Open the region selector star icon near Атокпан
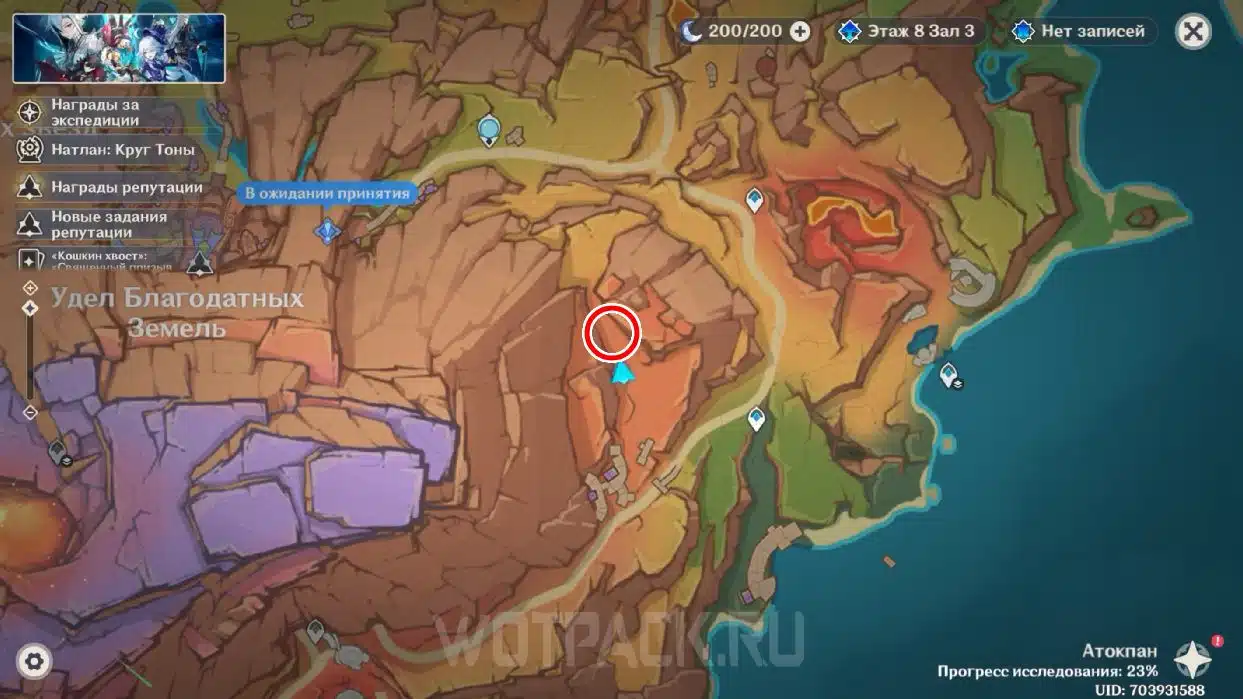The width and height of the screenshot is (1243, 699). tap(1193, 660)
